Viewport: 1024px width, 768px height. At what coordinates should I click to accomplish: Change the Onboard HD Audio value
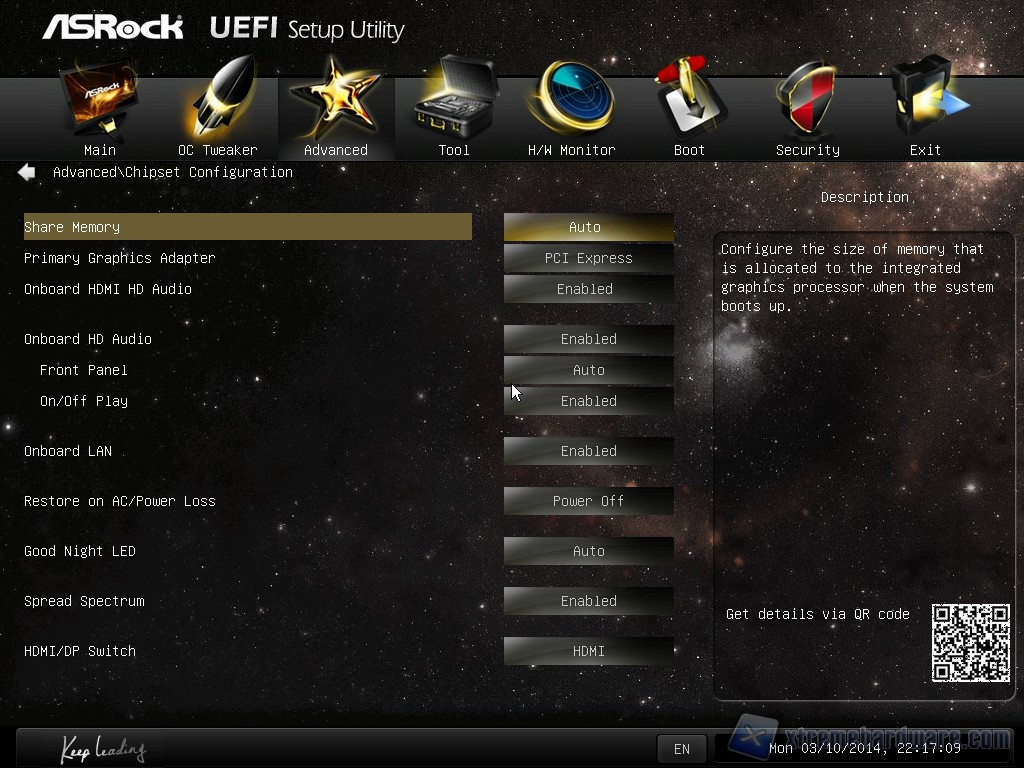pyautogui.click(x=588, y=339)
